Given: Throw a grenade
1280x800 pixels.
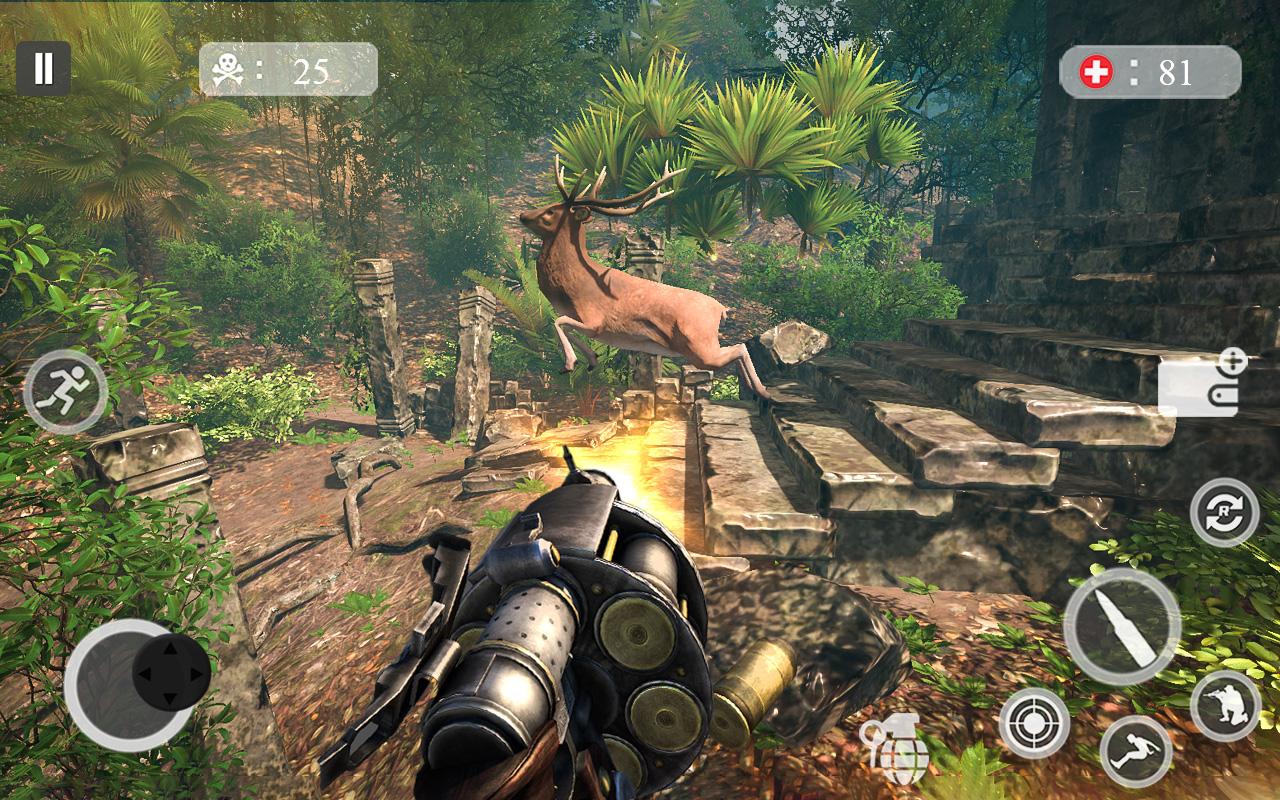Looking at the screenshot, I should coord(895,750).
